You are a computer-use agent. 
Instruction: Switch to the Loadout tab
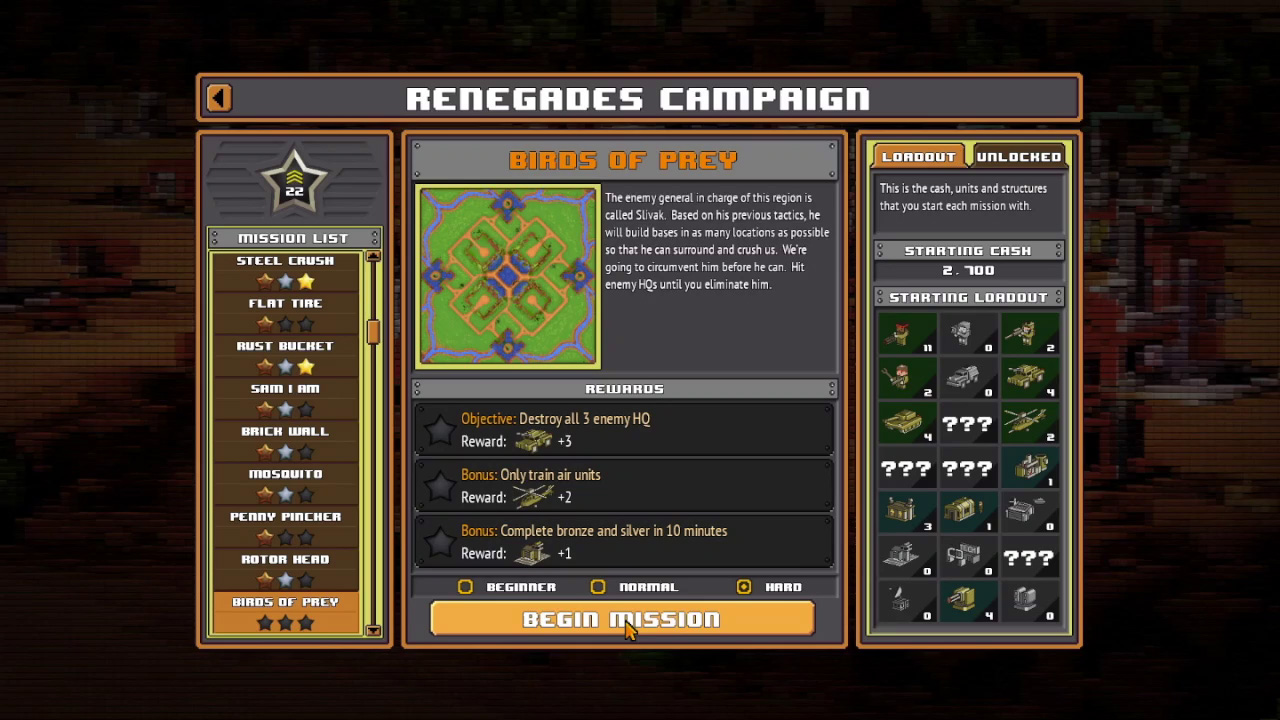click(918, 157)
